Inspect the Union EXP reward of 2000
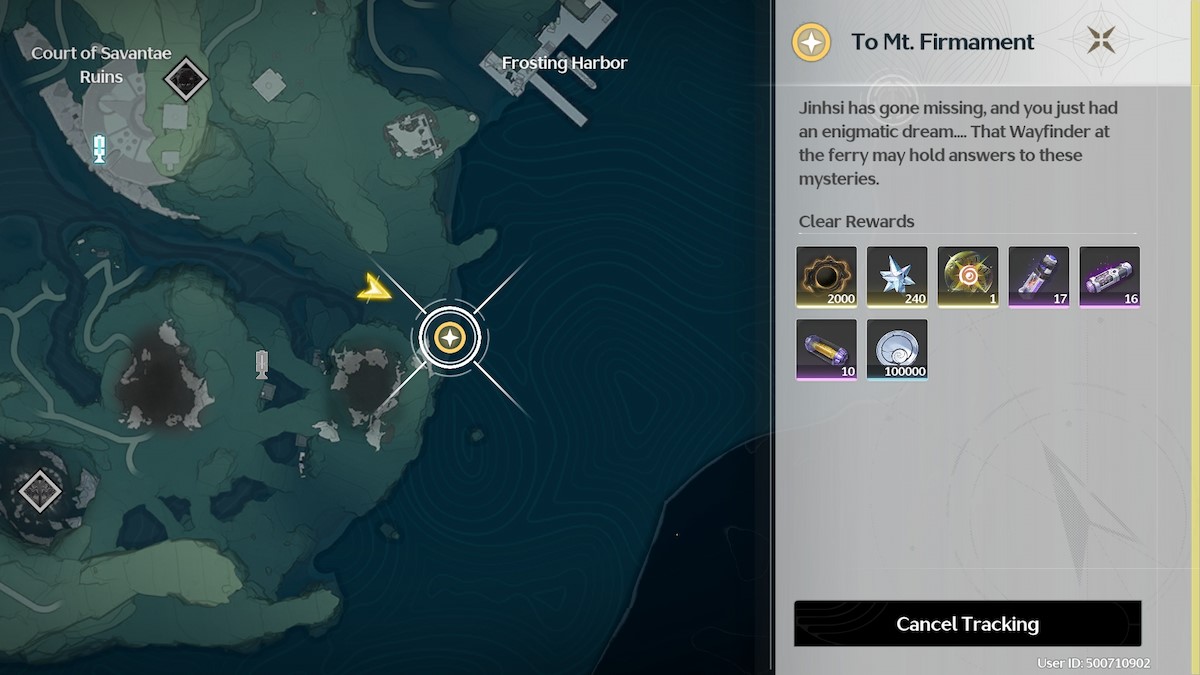This screenshot has height=675, width=1200. click(x=826, y=276)
